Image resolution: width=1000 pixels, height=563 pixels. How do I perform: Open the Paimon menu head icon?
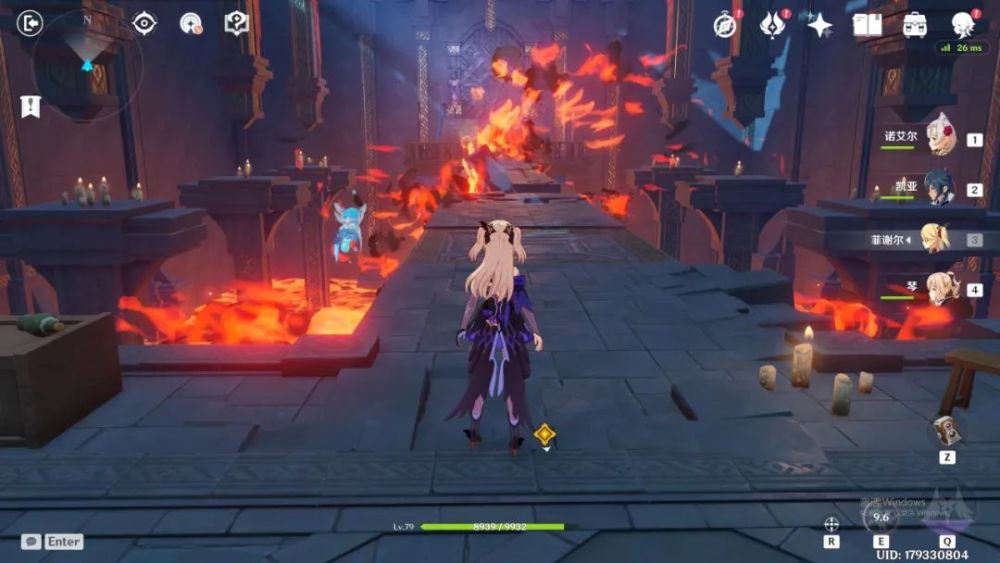(x=963, y=24)
